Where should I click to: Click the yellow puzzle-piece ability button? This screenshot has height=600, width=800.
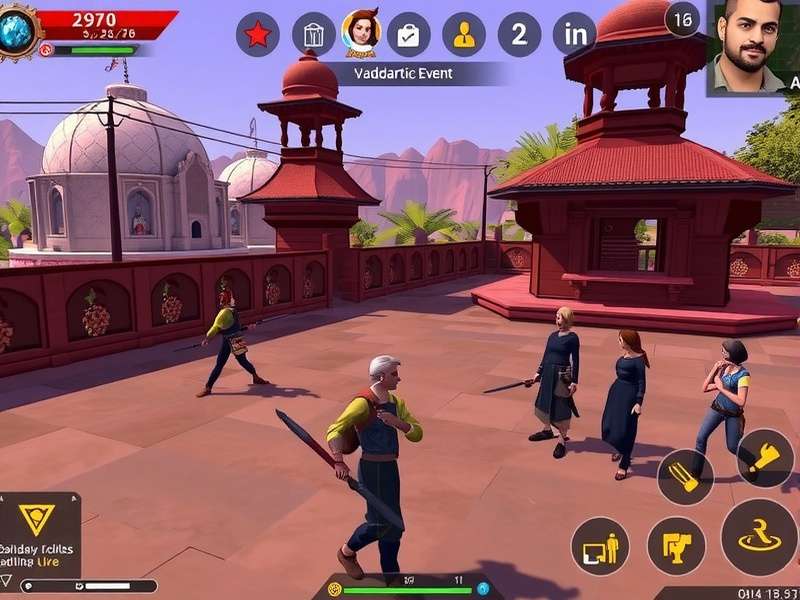(676, 546)
